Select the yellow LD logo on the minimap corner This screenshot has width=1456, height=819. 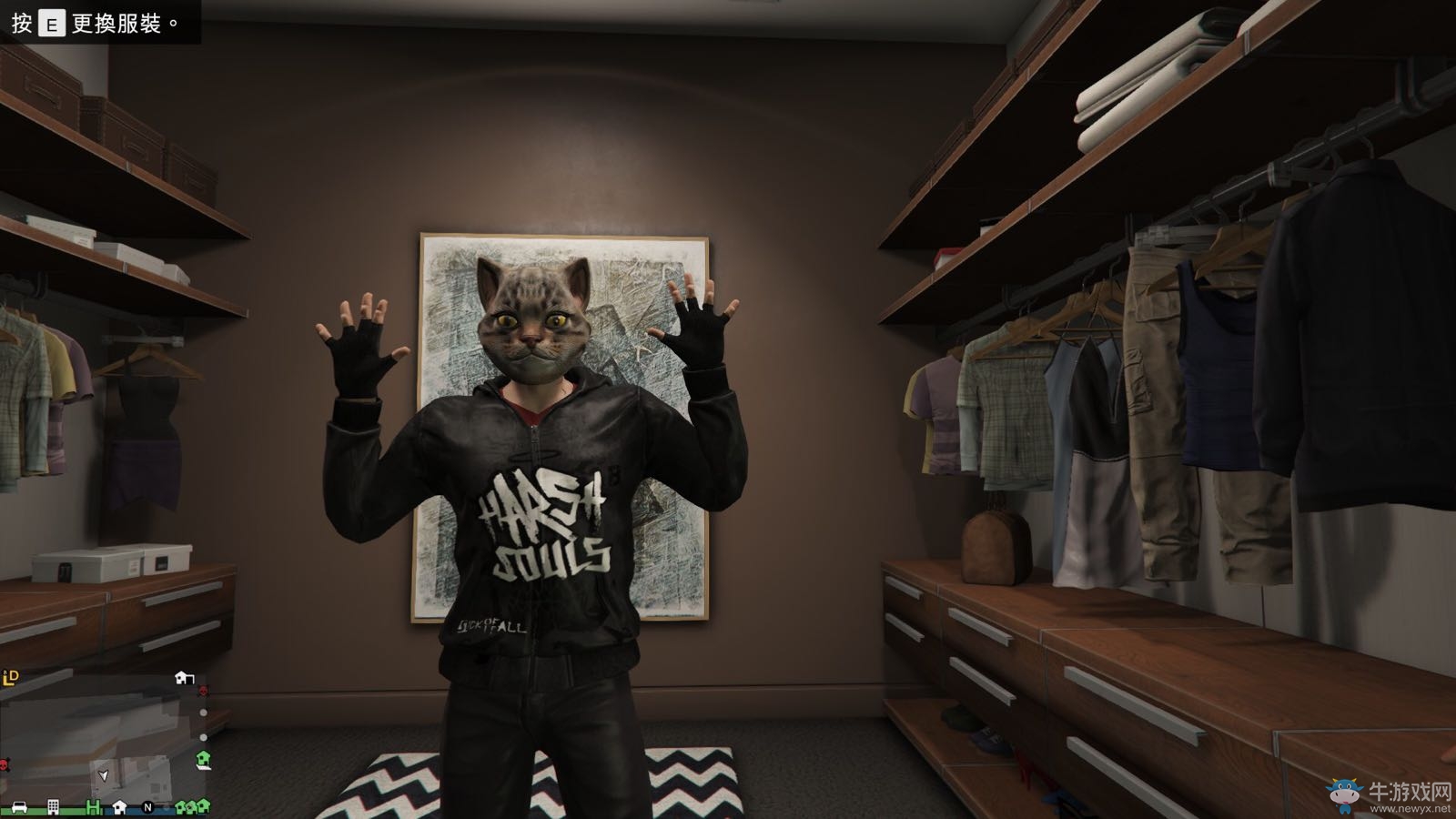pyautogui.click(x=10, y=677)
